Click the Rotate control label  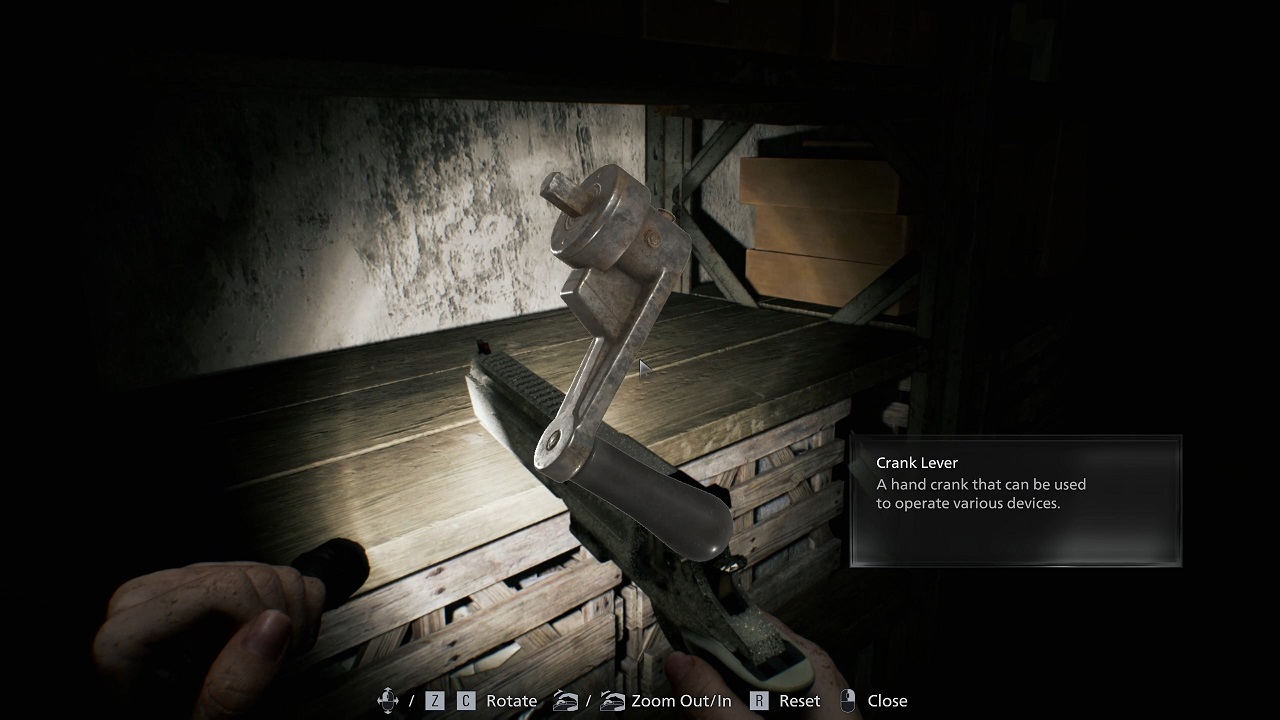point(510,701)
